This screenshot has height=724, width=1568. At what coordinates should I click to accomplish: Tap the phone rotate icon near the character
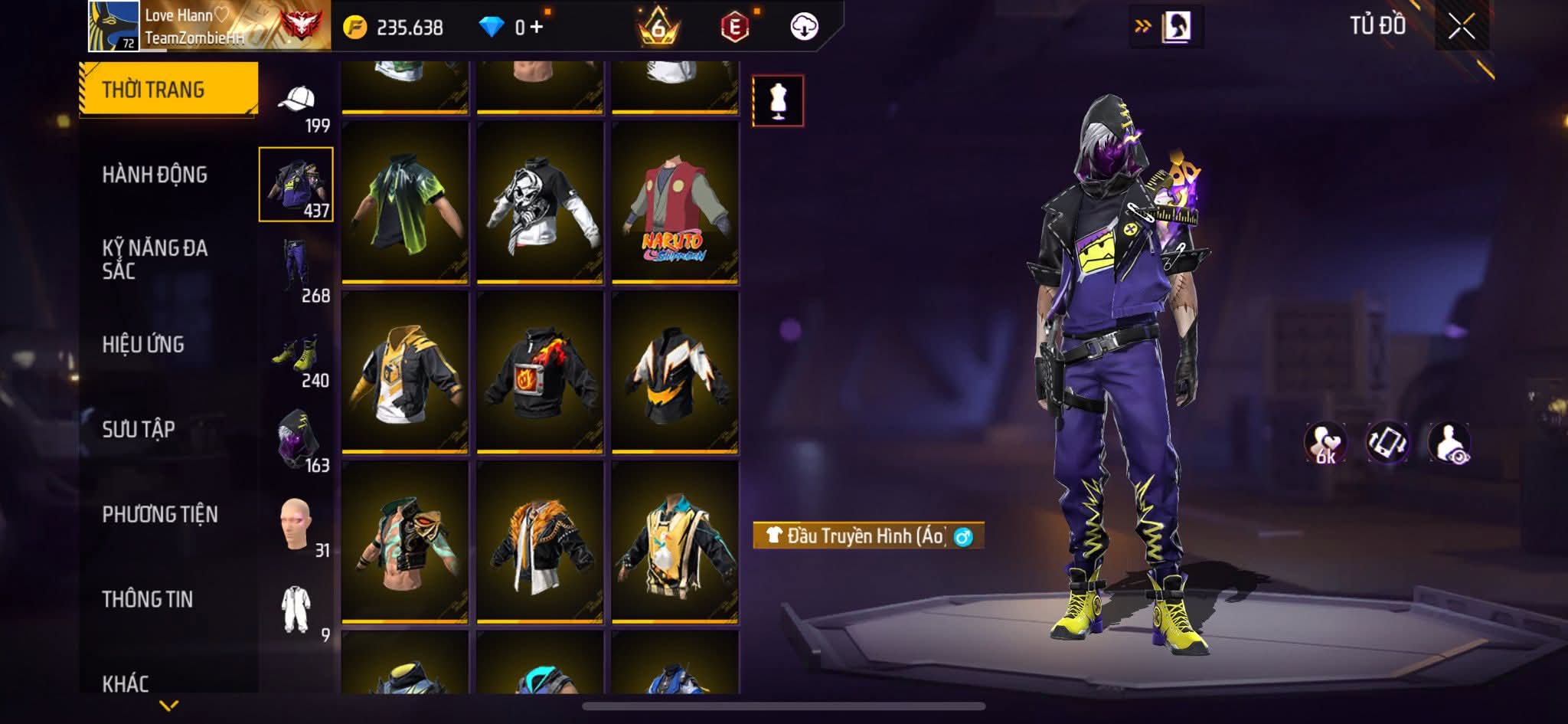point(1387,443)
